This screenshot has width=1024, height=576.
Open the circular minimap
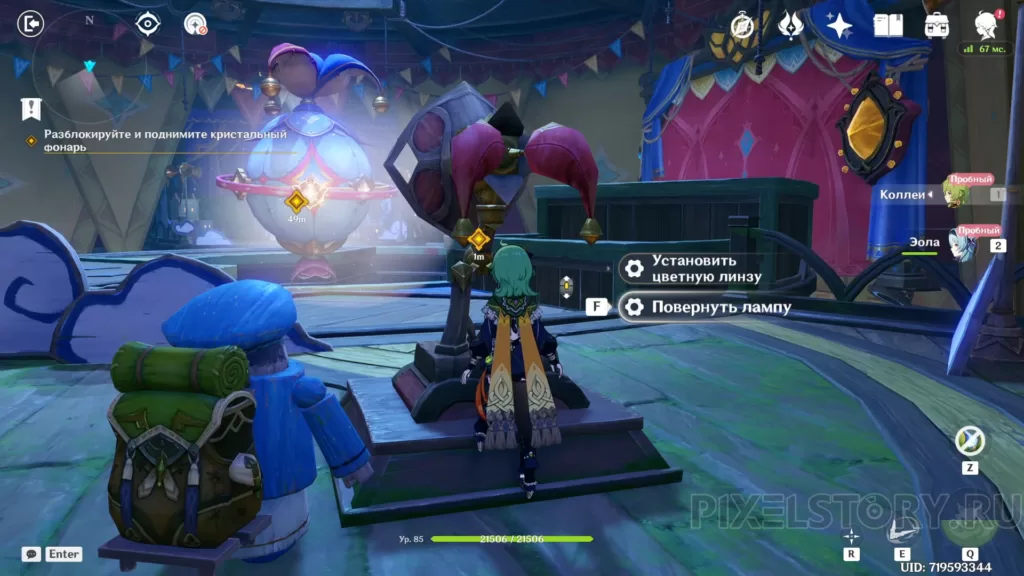pyautogui.click(x=90, y=63)
